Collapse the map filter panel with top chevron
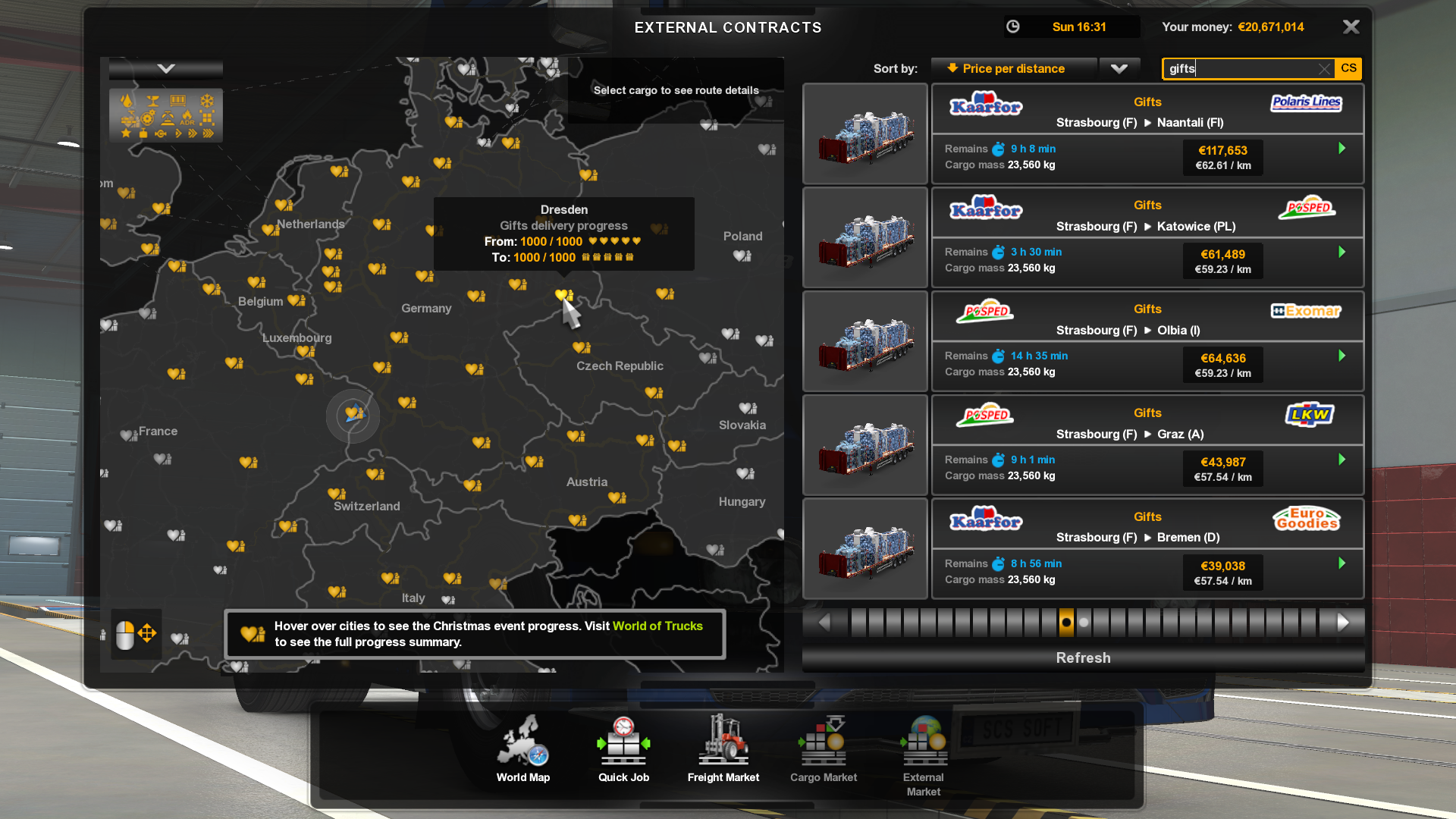This screenshot has width=1456, height=819. tap(165, 67)
